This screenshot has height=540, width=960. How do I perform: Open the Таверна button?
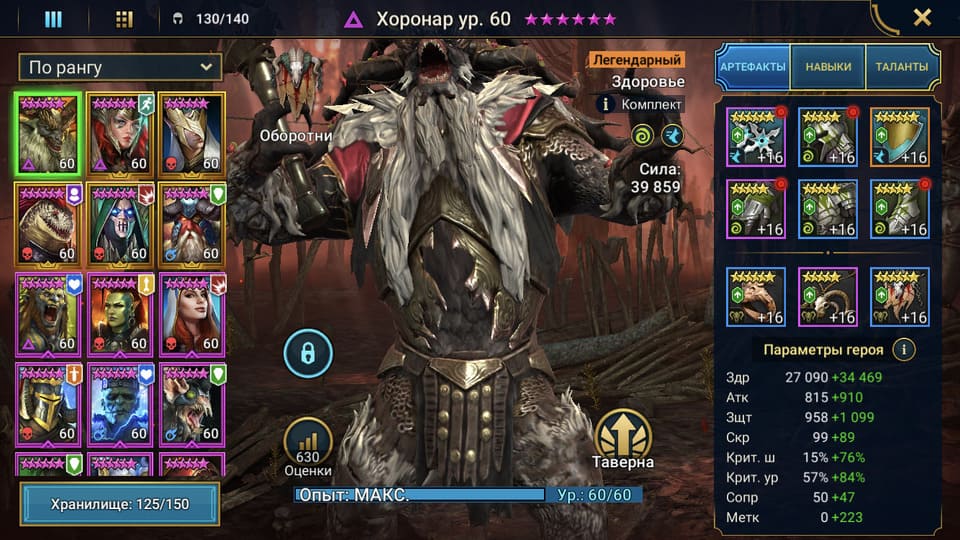point(623,440)
